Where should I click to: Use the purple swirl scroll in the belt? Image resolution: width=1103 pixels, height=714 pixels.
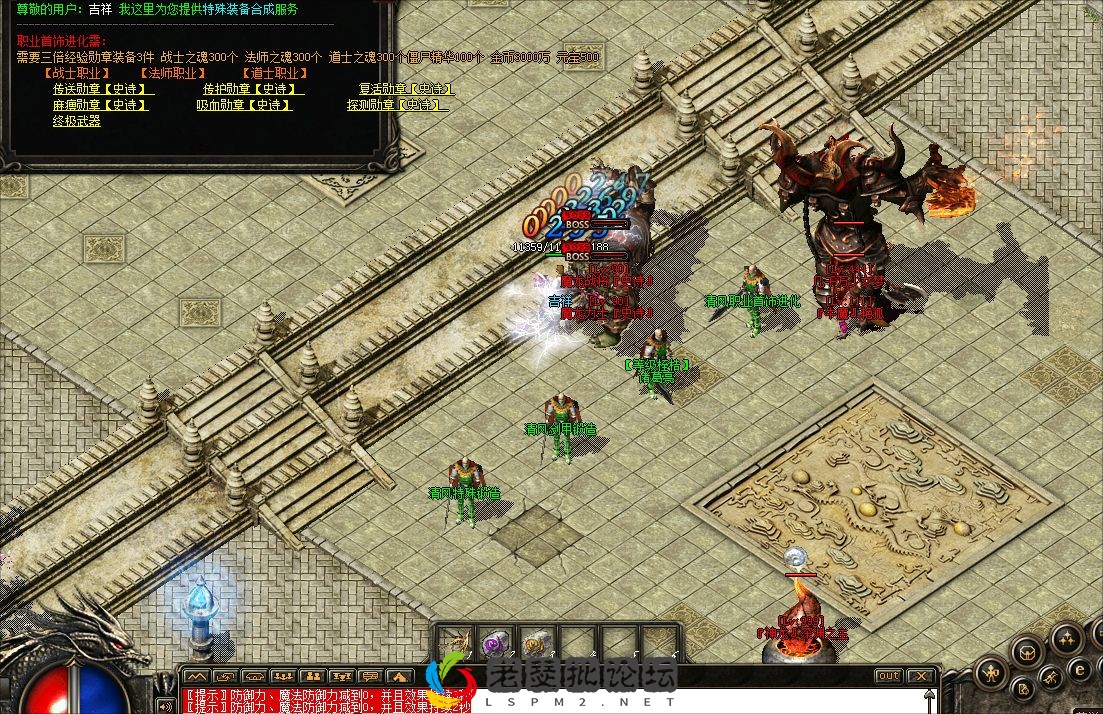pos(496,643)
